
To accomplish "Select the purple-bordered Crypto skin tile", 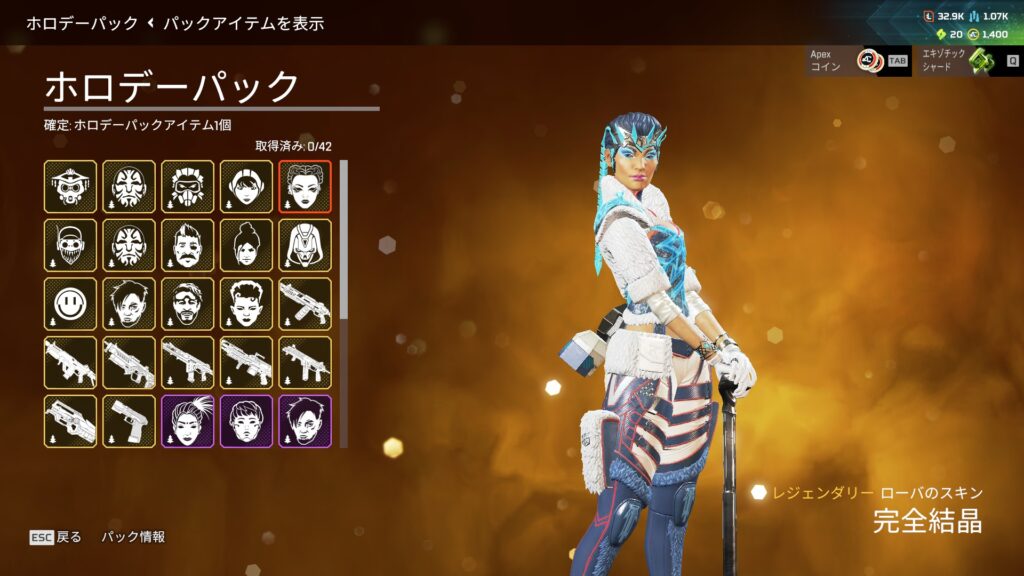I will pos(305,421).
